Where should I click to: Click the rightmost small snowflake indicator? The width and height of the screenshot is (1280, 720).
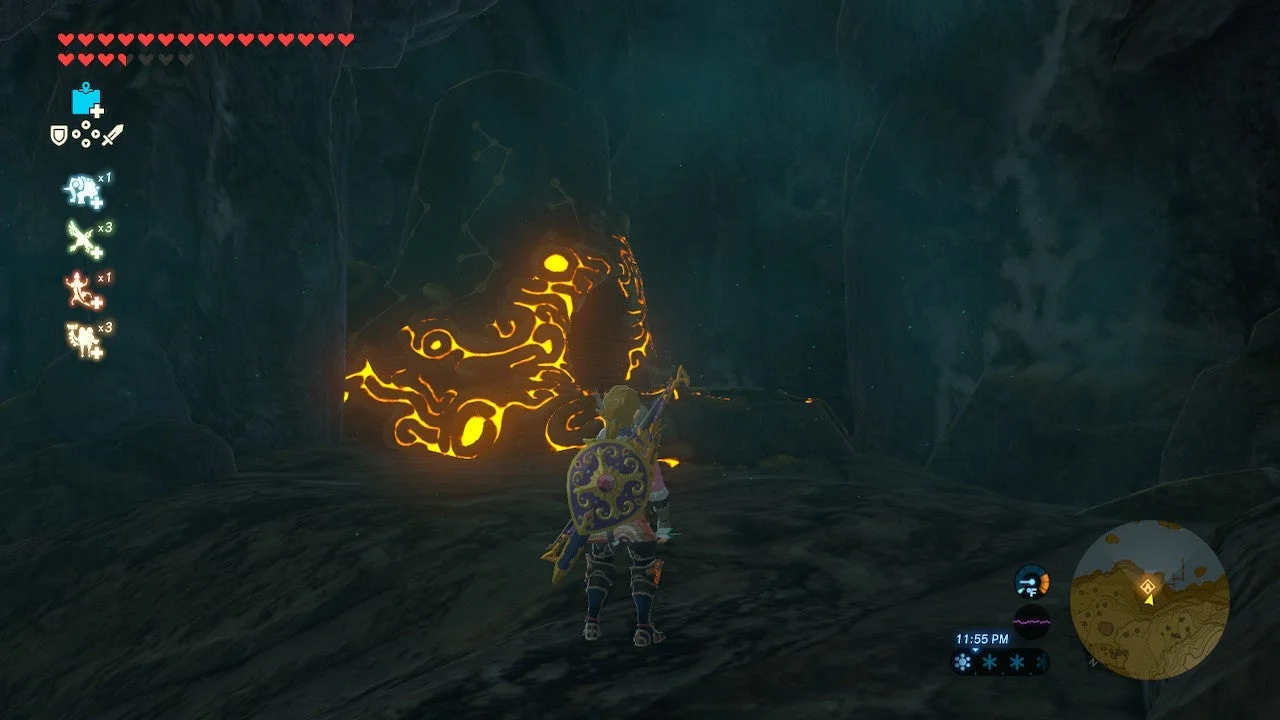click(x=1042, y=661)
